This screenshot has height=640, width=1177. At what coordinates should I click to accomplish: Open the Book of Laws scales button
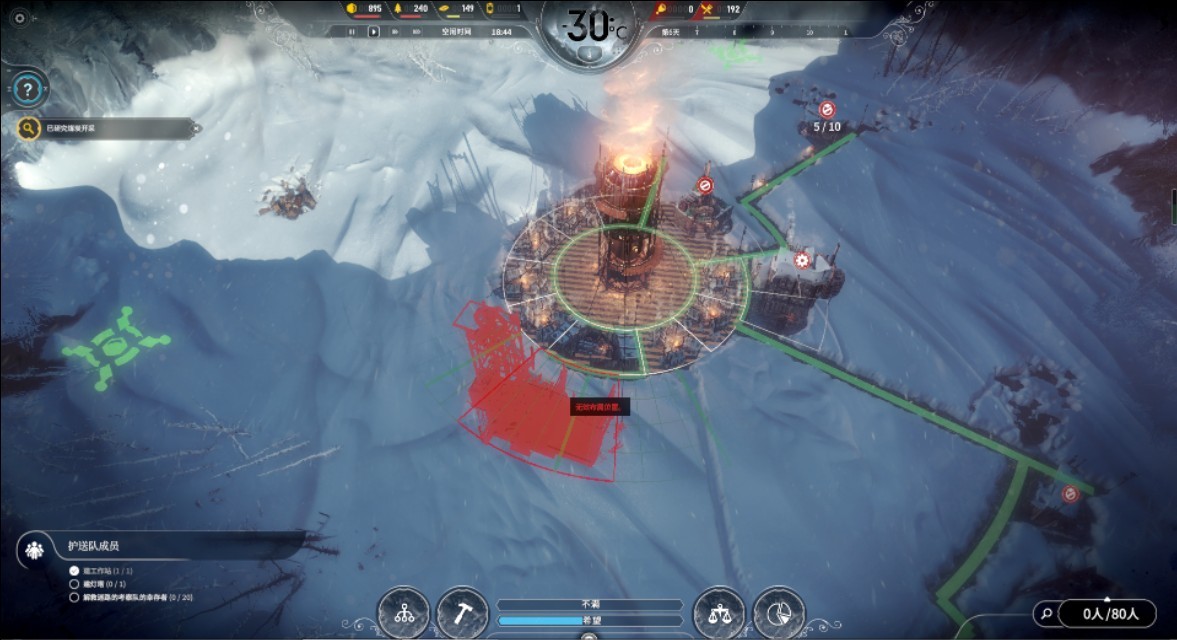coord(718,613)
